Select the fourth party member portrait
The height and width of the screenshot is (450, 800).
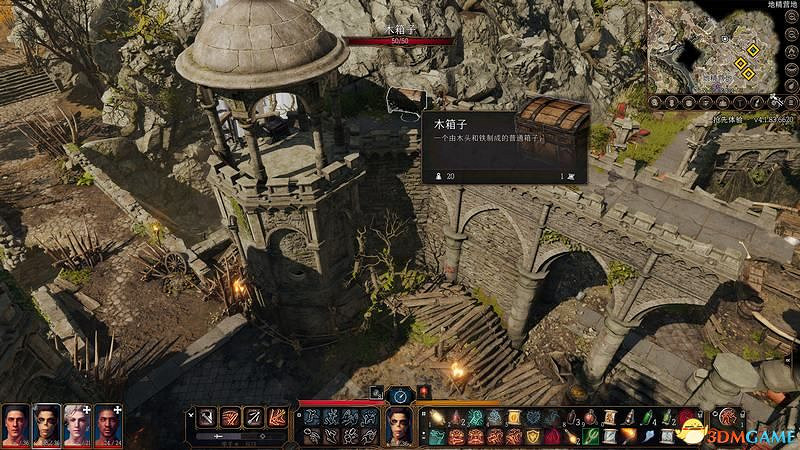pos(108,423)
